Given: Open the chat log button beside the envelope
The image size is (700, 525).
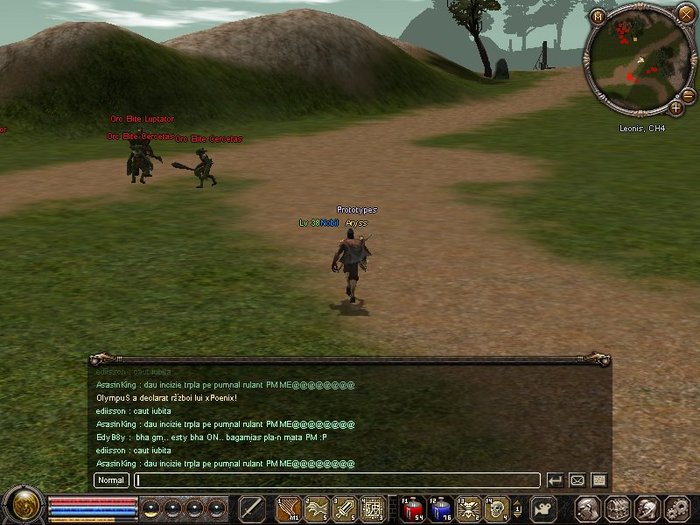Looking at the screenshot, I should click(x=599, y=480).
